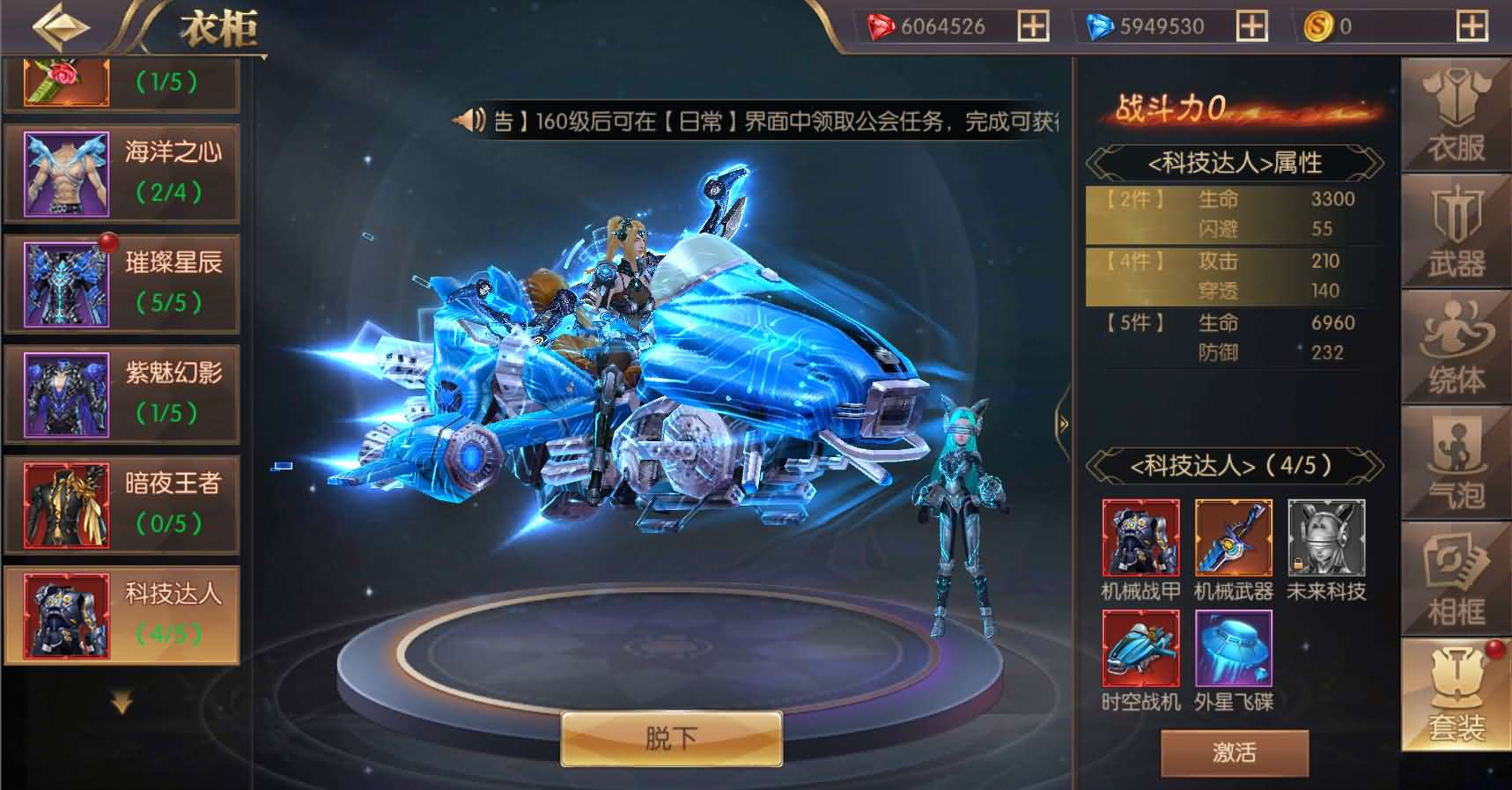This screenshot has width=1512, height=790.
Task: Open the 统体 body category panel
Action: (1455, 345)
